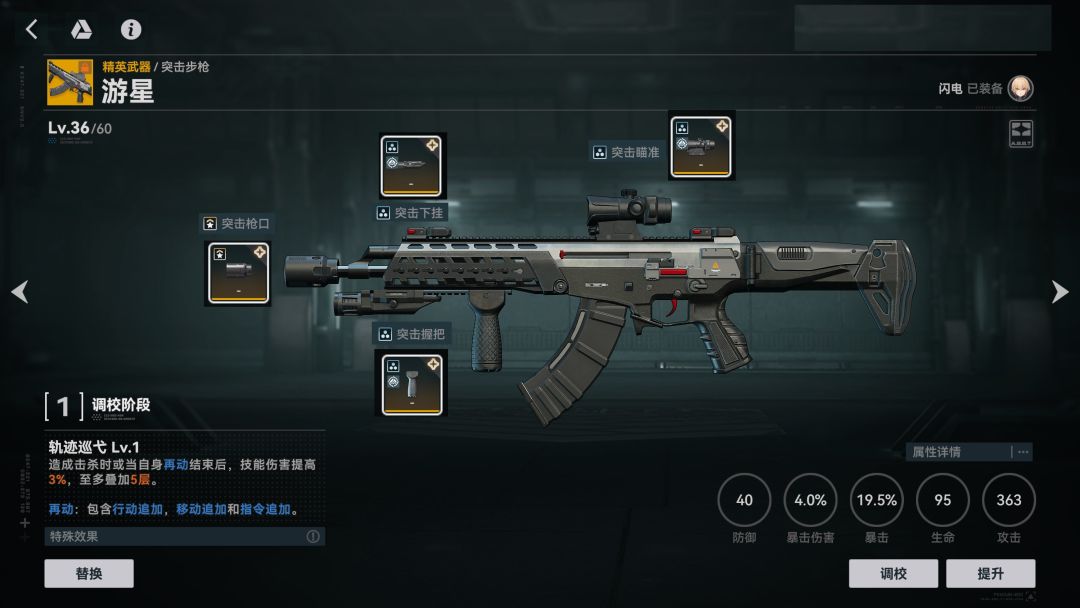Open the home triangle icon
This screenshot has width=1080, height=608.
point(81,30)
